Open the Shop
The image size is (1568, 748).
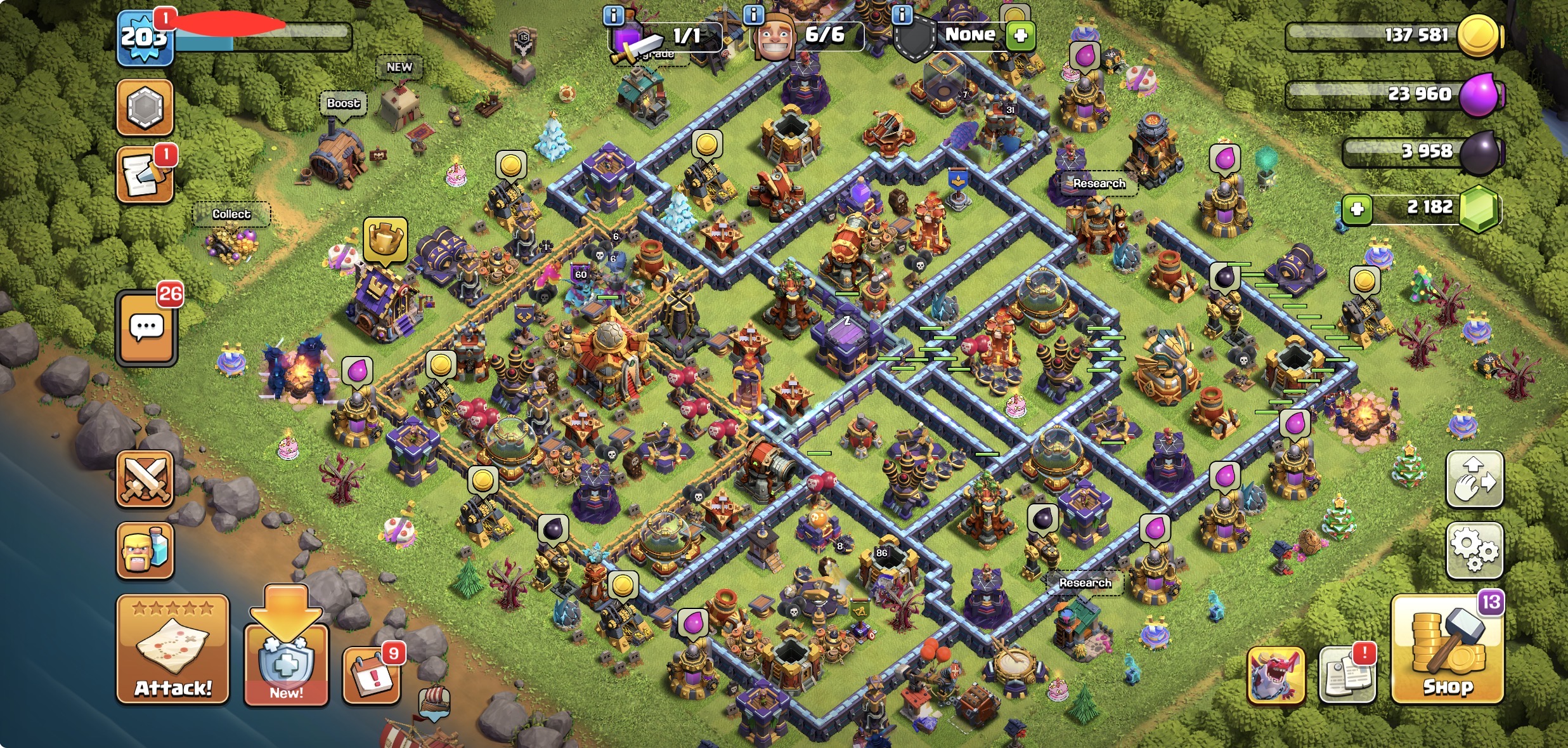(x=1448, y=650)
